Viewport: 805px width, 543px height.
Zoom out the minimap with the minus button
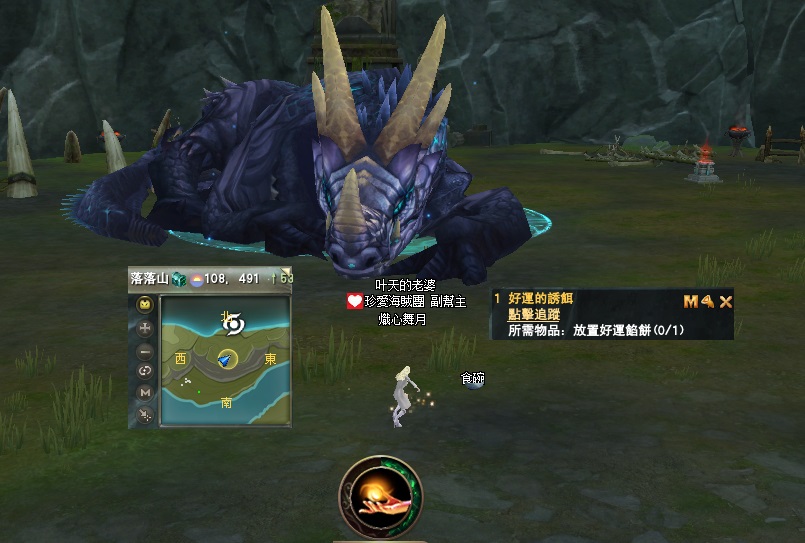point(145,350)
